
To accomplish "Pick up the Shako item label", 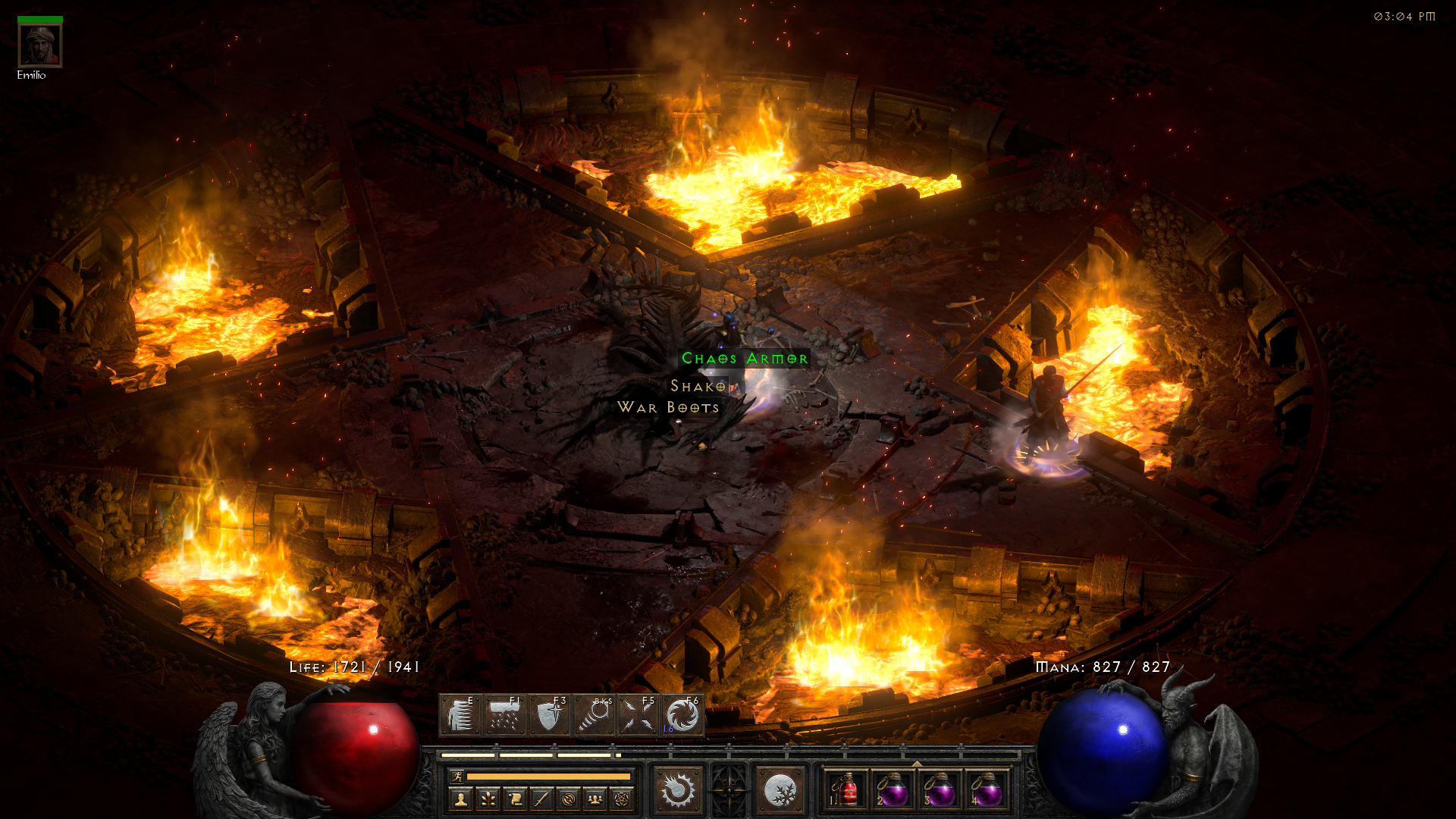I will pos(698,387).
